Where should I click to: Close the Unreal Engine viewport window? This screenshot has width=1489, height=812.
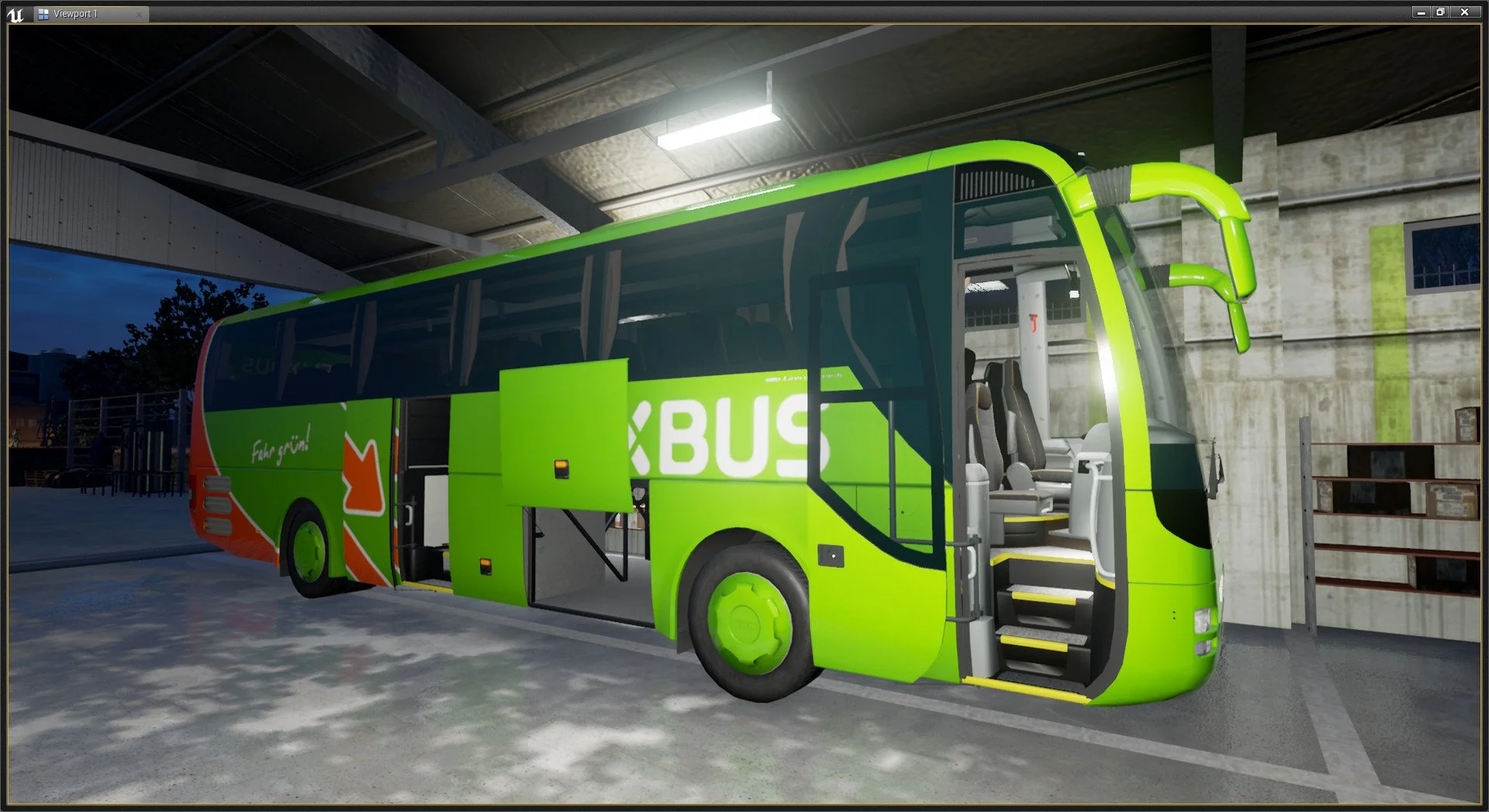point(1464,12)
